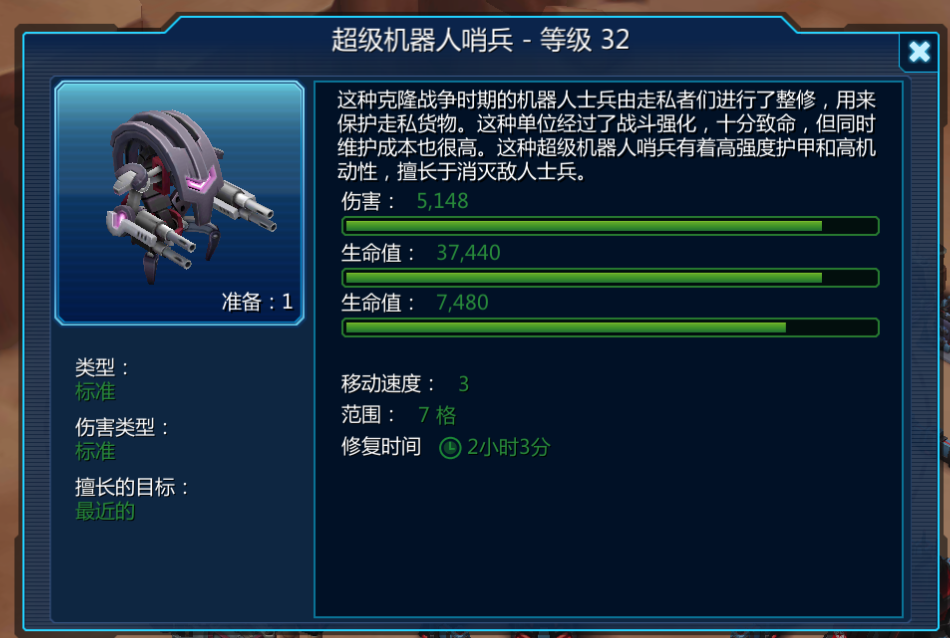Viewport: 950px width, 638px height.
Task: Select the droid sentry unit portrait
Action: click(x=180, y=202)
